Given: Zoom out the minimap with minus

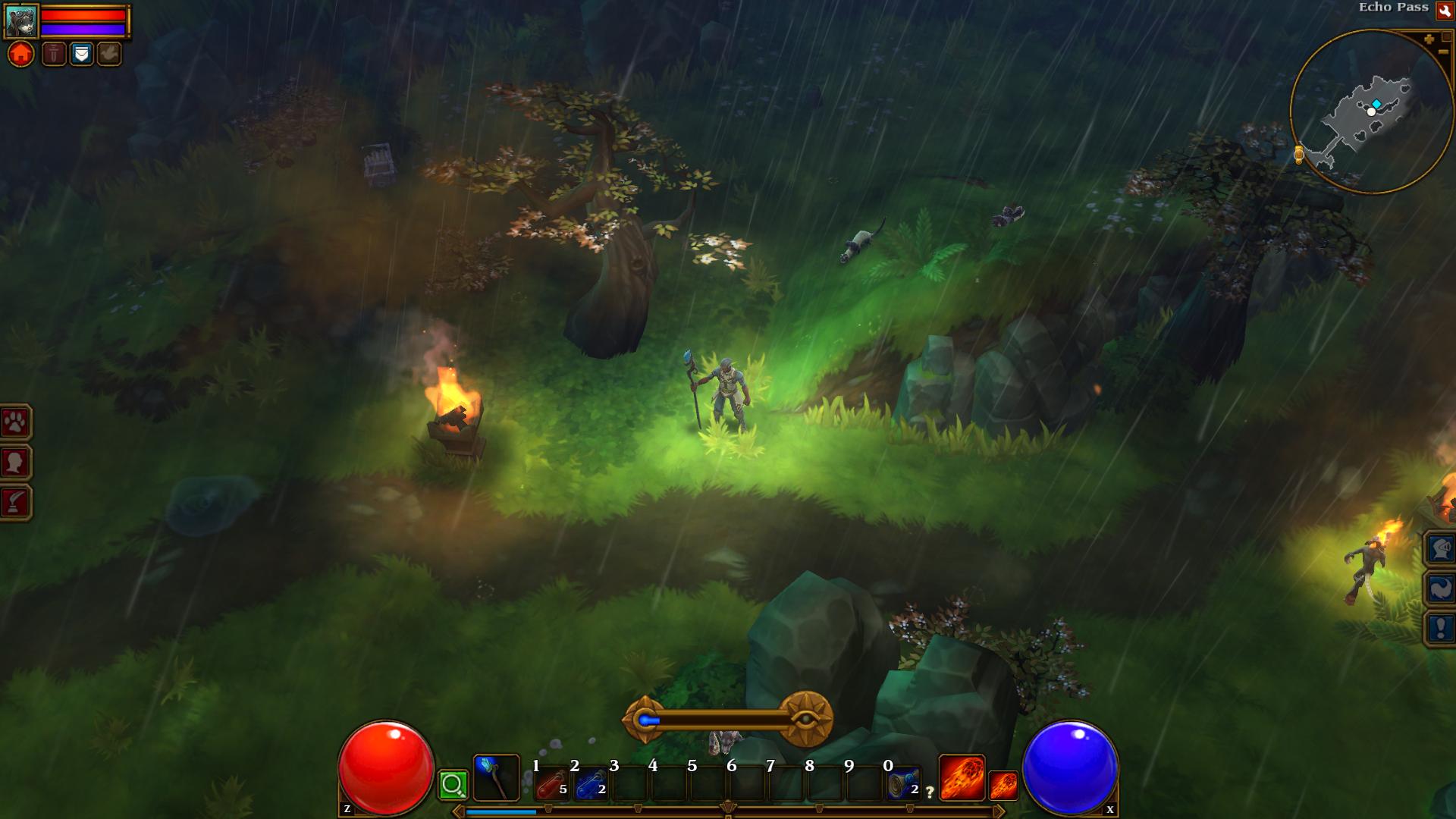Looking at the screenshot, I should coord(1442,52).
